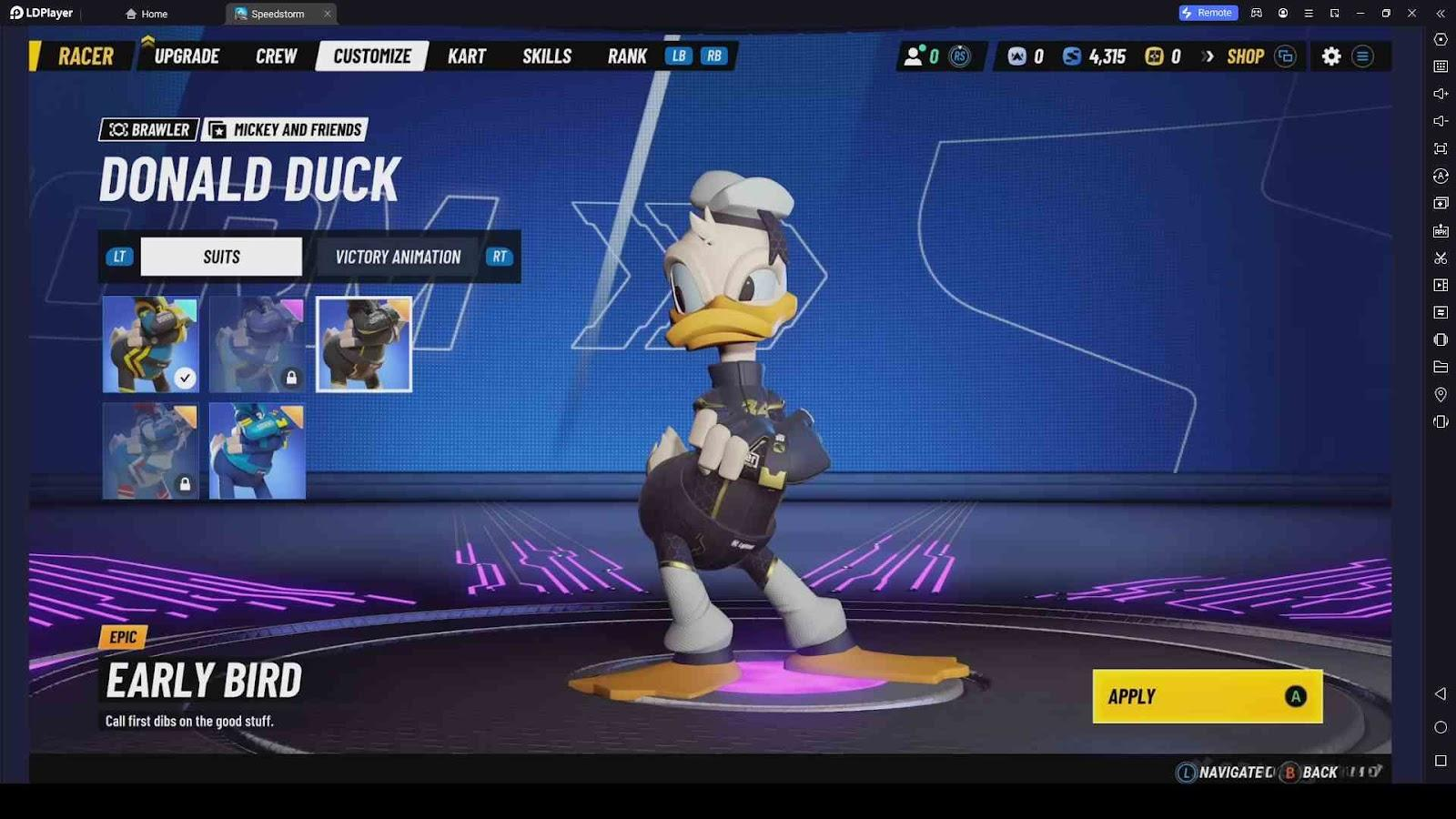1456x819 pixels.
Task: Show the Skills tab
Action: (547, 56)
